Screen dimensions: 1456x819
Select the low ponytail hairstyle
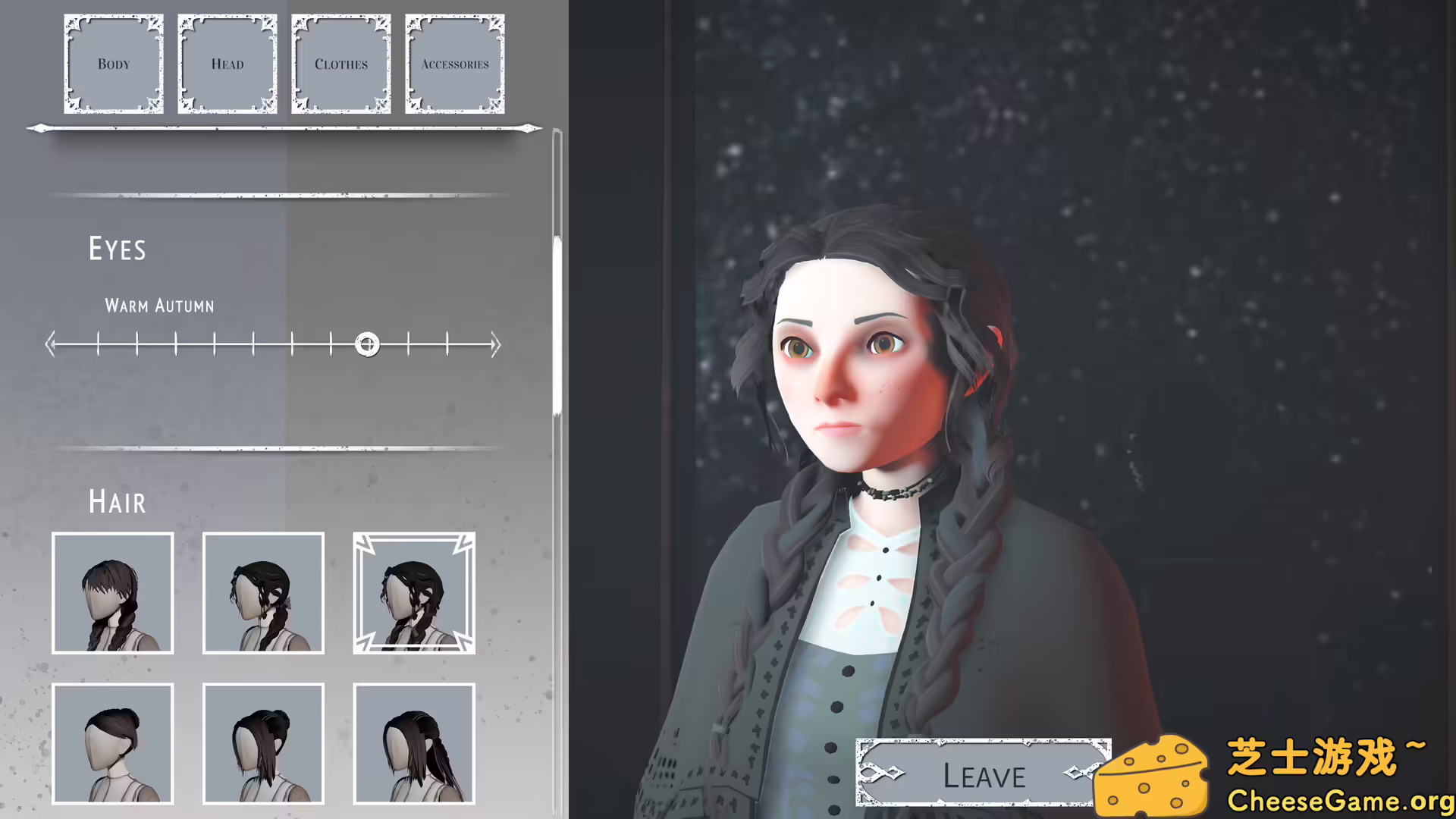pyautogui.click(x=414, y=745)
